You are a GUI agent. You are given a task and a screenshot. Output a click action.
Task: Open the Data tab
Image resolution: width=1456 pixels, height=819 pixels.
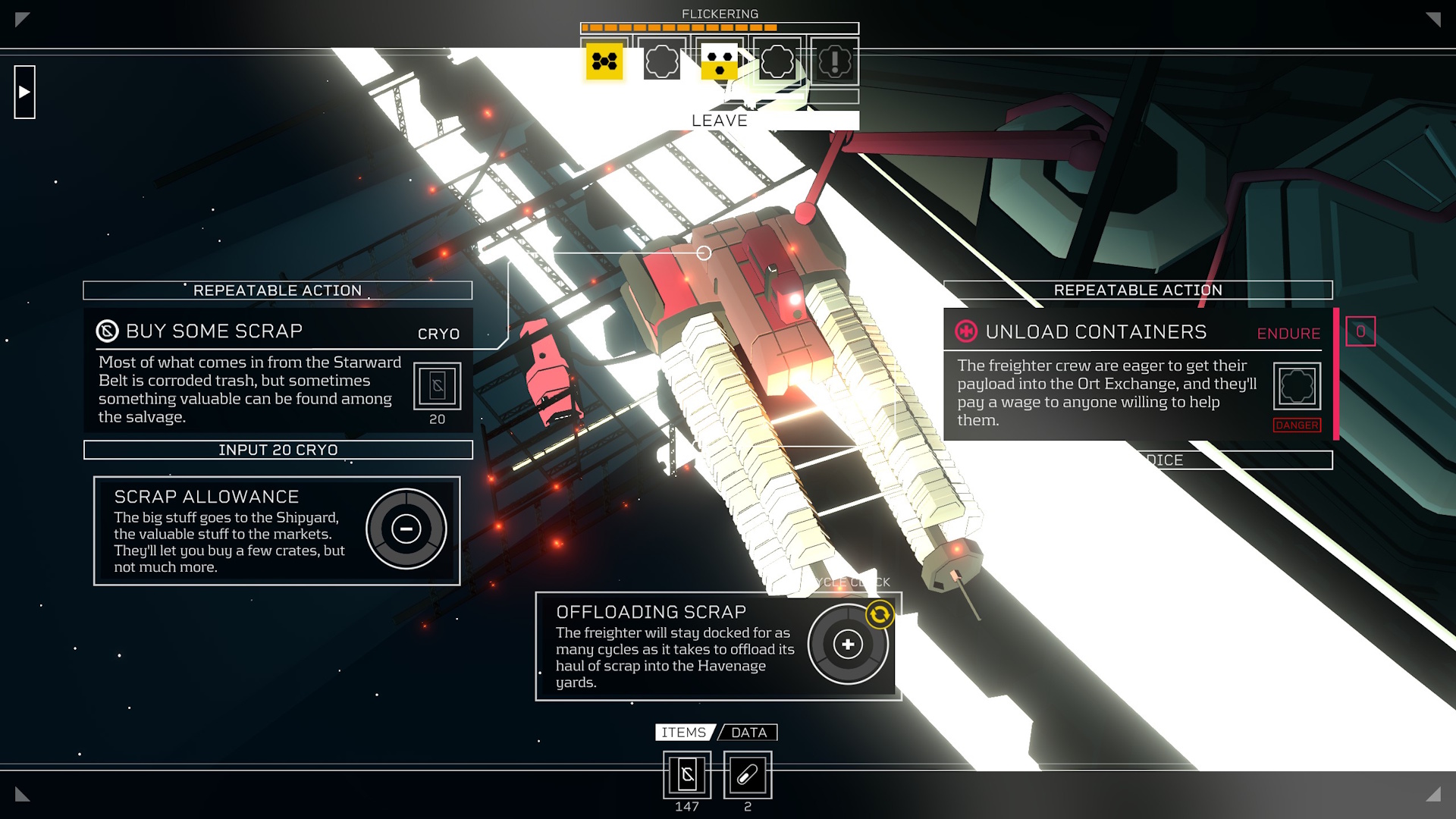(x=748, y=733)
